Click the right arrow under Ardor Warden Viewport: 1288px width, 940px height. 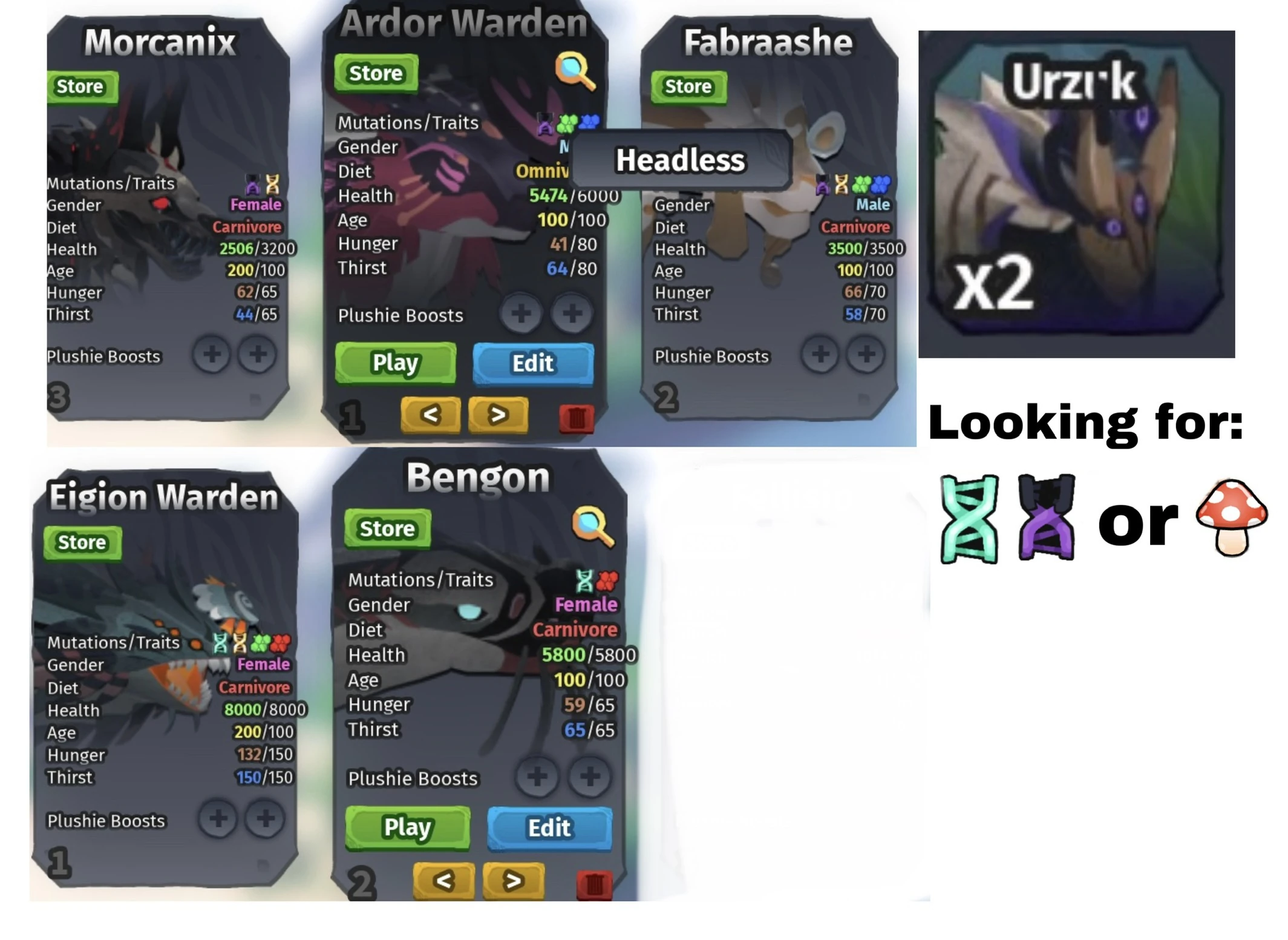pyautogui.click(x=497, y=415)
